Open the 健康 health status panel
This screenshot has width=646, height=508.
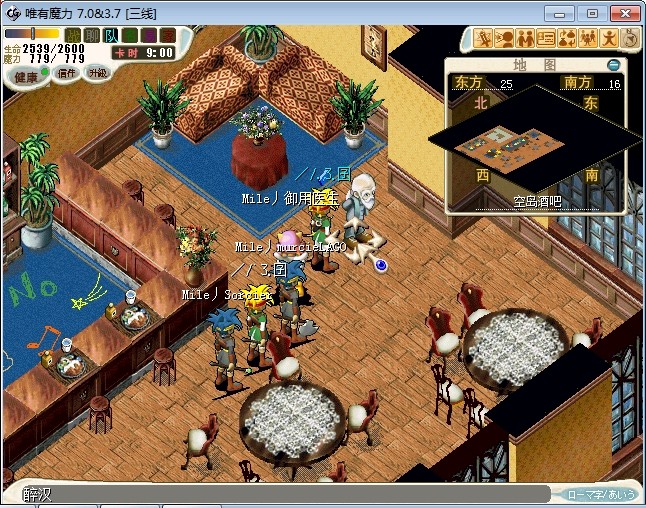tap(26, 77)
